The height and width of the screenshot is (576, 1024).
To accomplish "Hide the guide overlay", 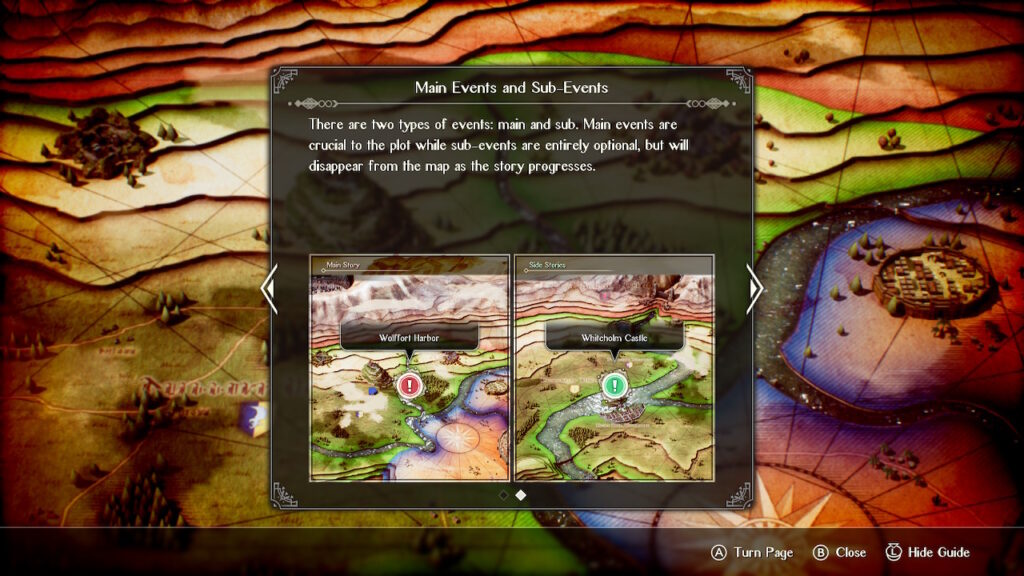I will pyautogui.click(x=928, y=552).
